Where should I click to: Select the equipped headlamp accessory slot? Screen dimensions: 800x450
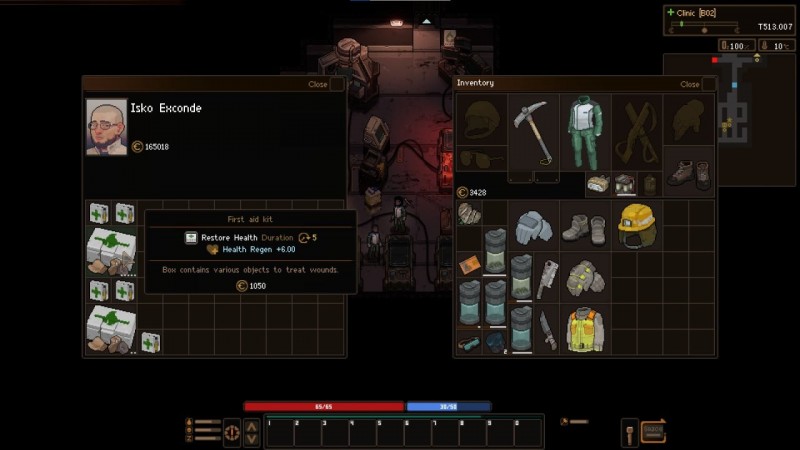[x=599, y=183]
